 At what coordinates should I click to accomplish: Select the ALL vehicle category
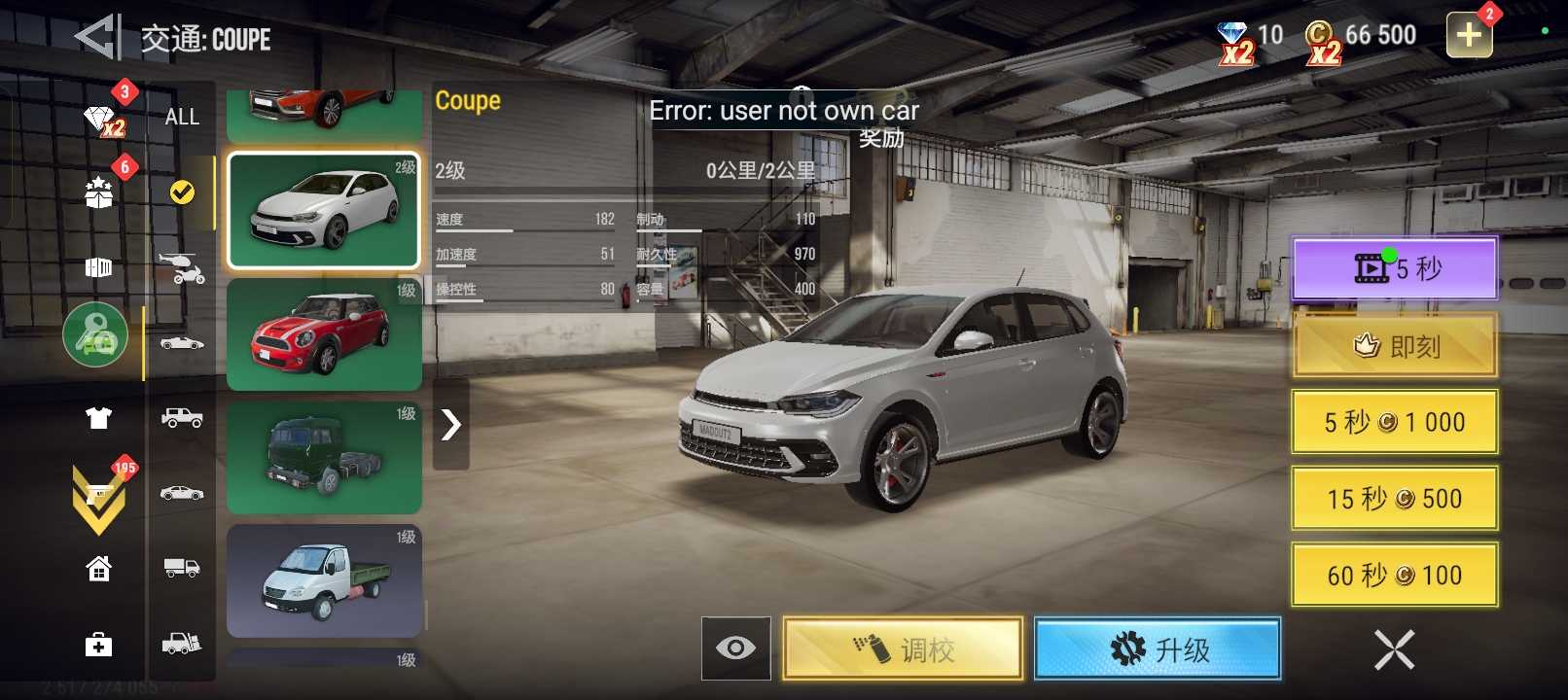182,117
